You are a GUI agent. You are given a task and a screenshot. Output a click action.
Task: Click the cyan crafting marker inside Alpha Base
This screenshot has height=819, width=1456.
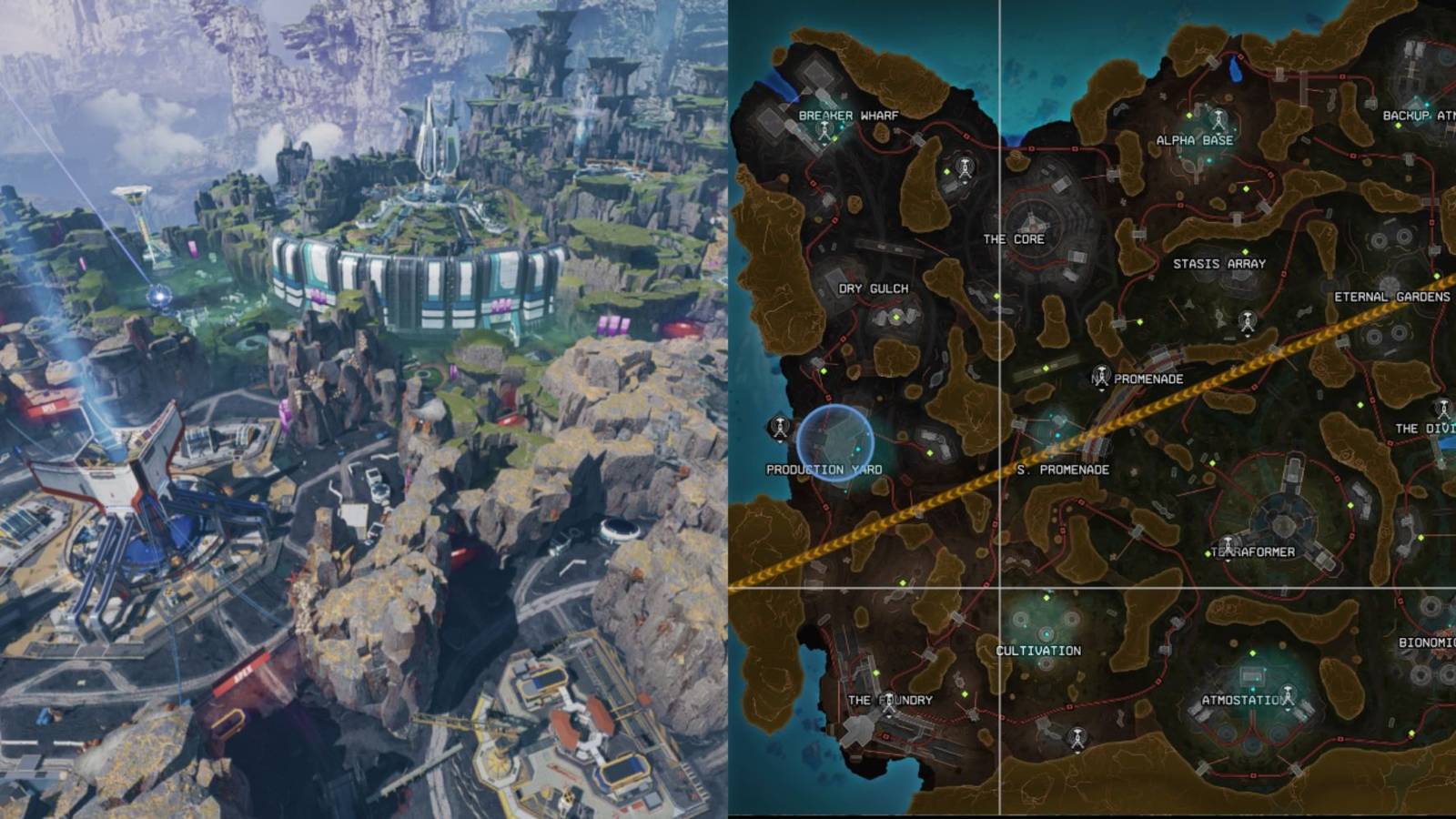1208,160
